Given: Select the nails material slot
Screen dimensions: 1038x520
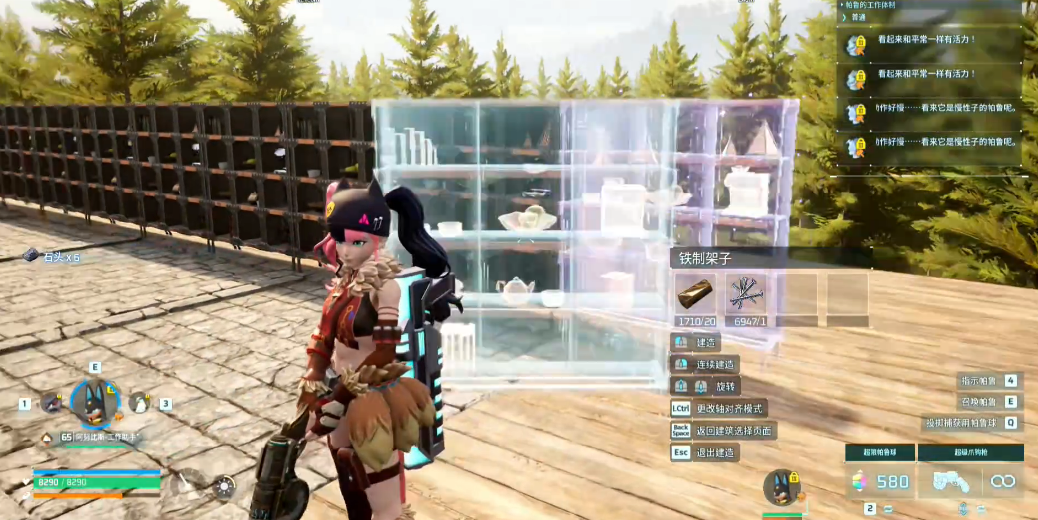Looking at the screenshot, I should click(746, 294).
